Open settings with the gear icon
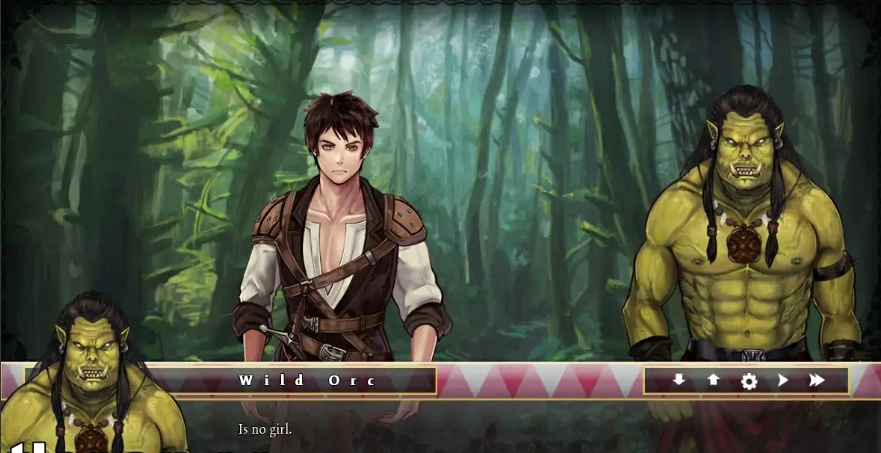 (748, 381)
